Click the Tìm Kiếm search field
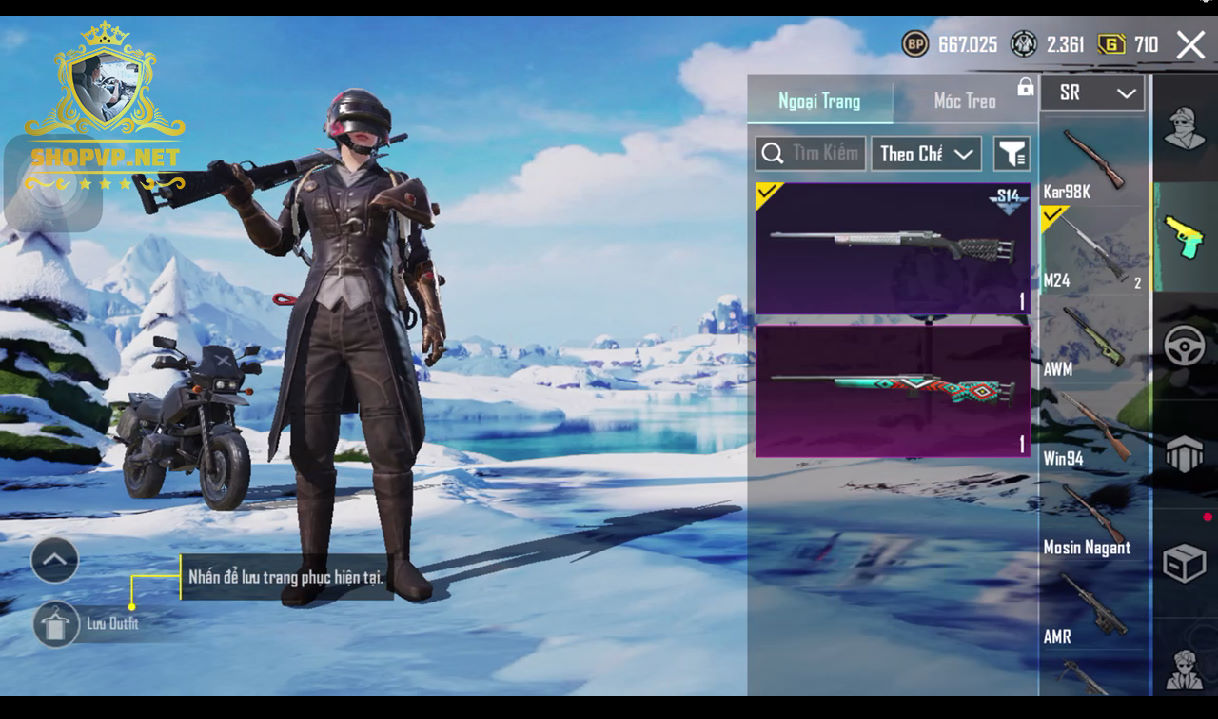 811,154
